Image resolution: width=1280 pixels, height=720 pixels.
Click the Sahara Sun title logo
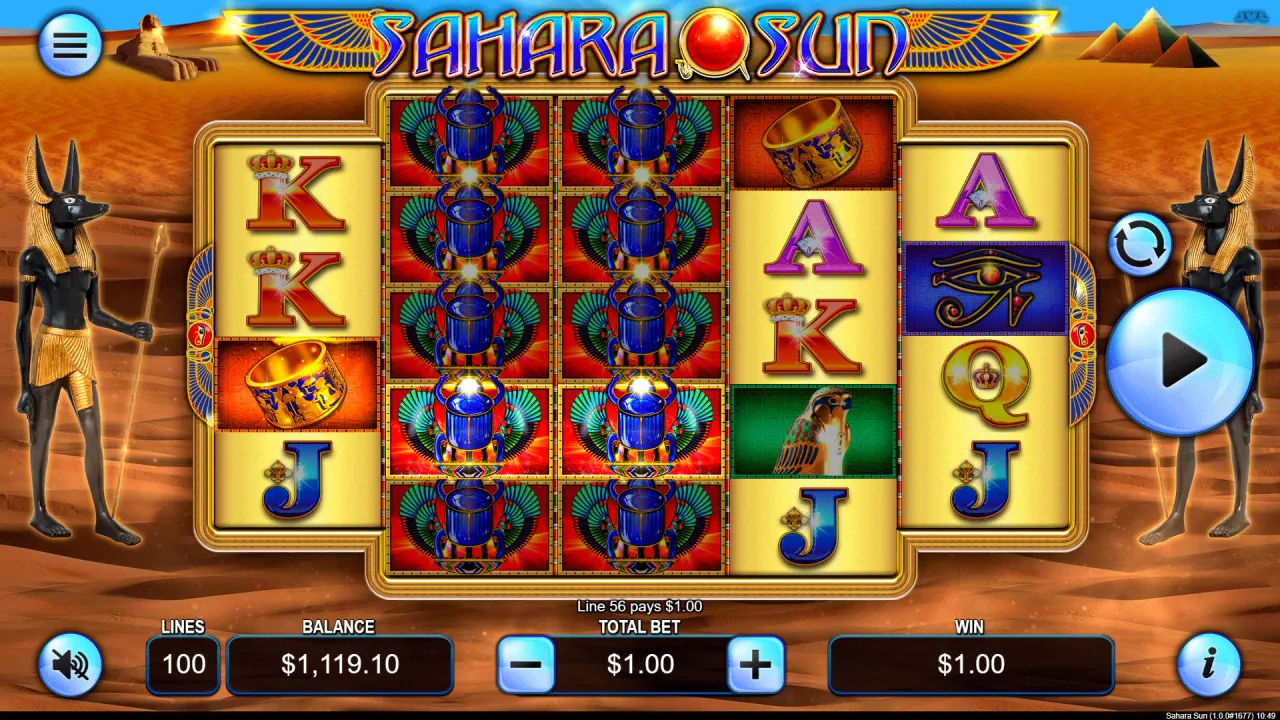(640, 42)
